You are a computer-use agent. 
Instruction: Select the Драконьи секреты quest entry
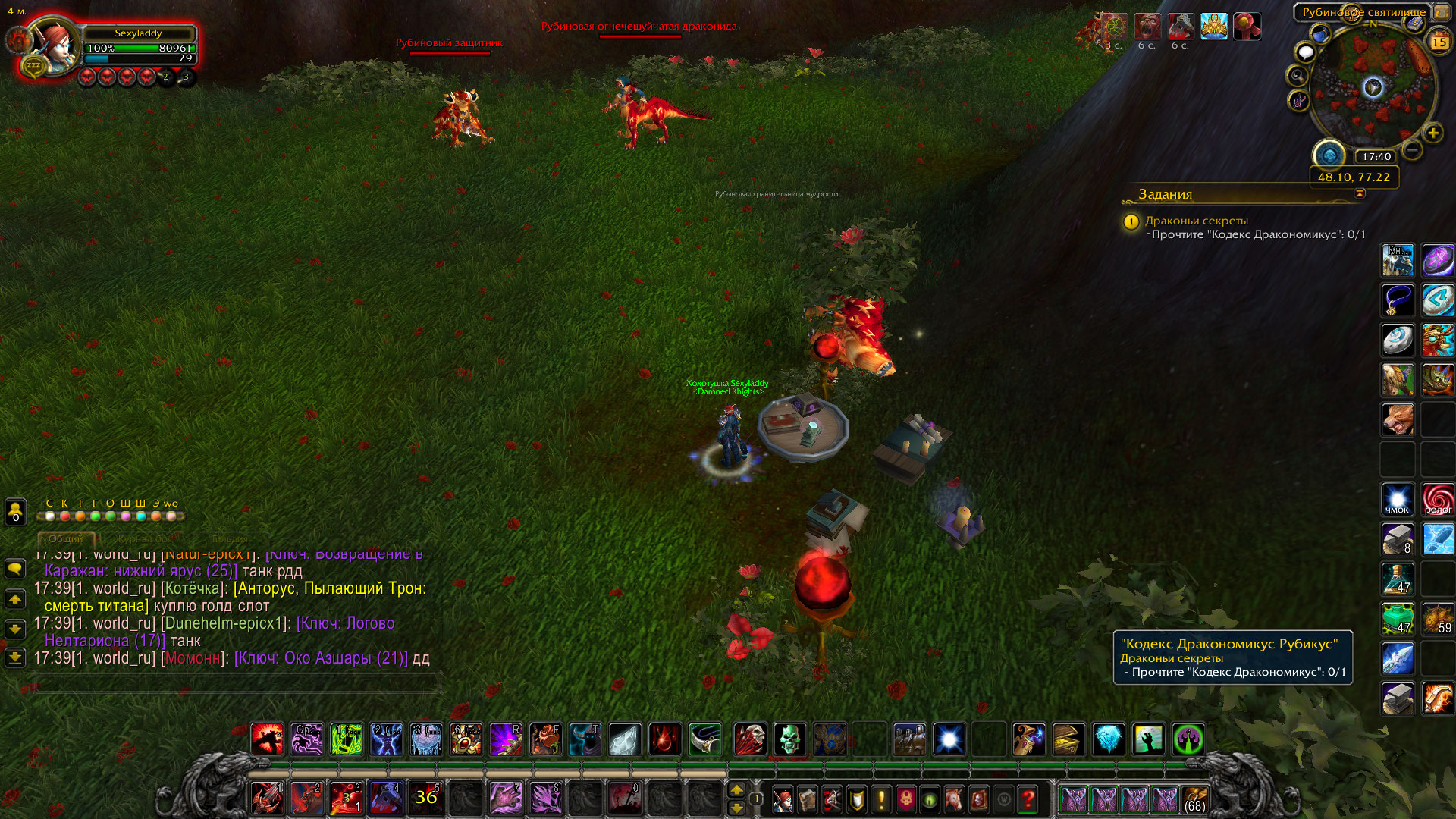pos(1196,221)
